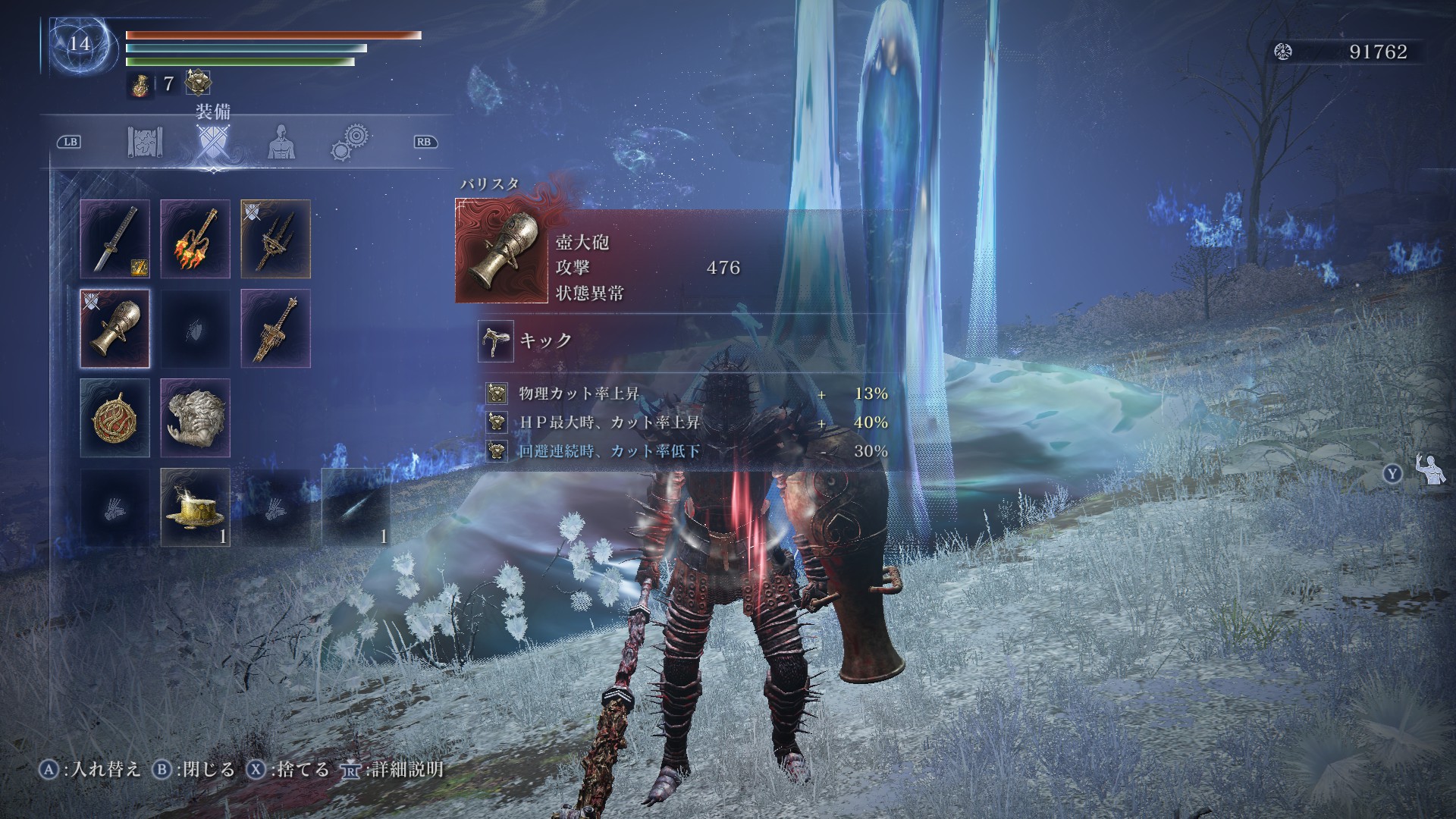The image size is (1456, 819).
Task: Click the kick skill icon
Action: coord(496,340)
